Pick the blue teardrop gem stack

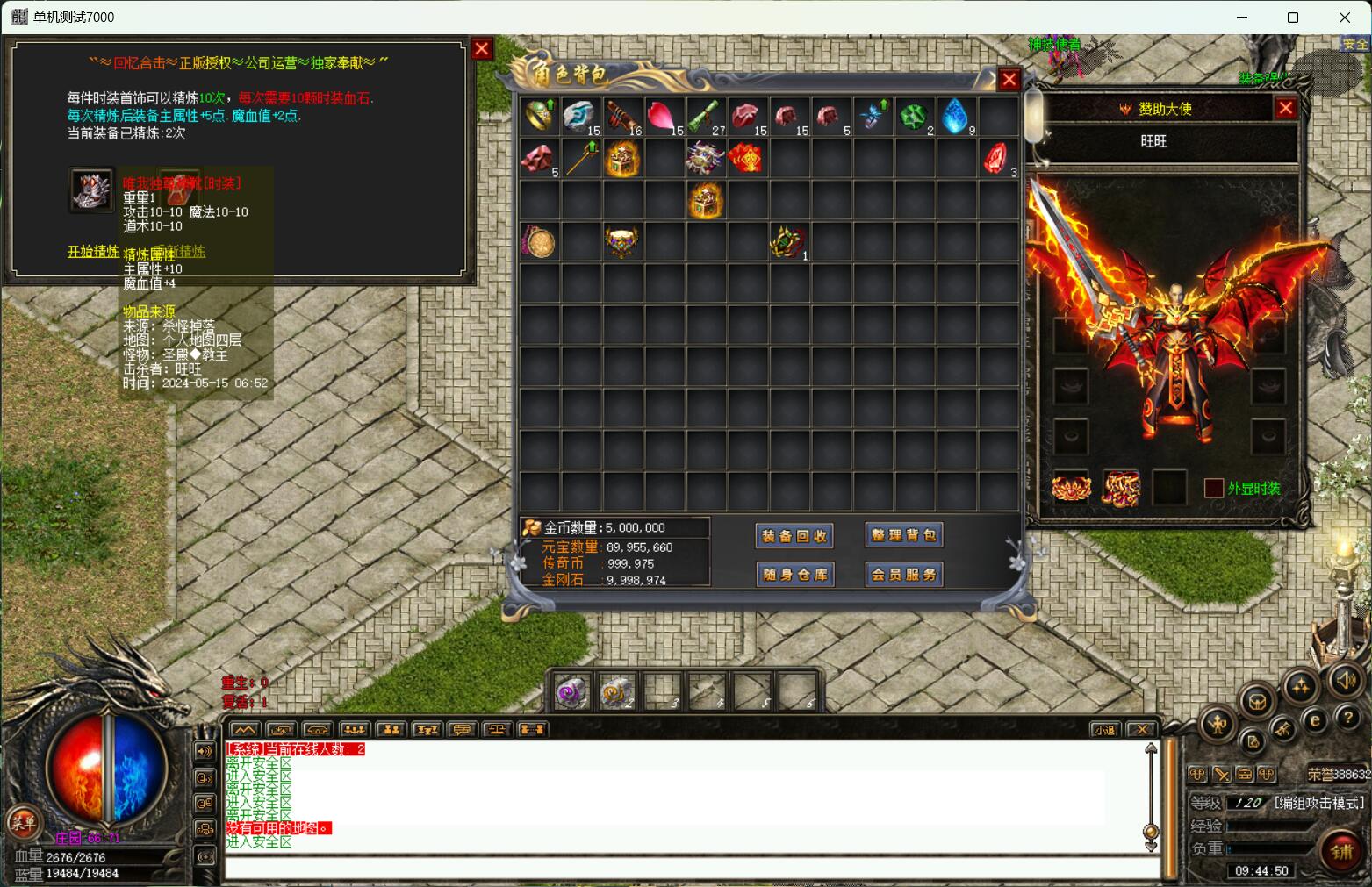(955, 116)
